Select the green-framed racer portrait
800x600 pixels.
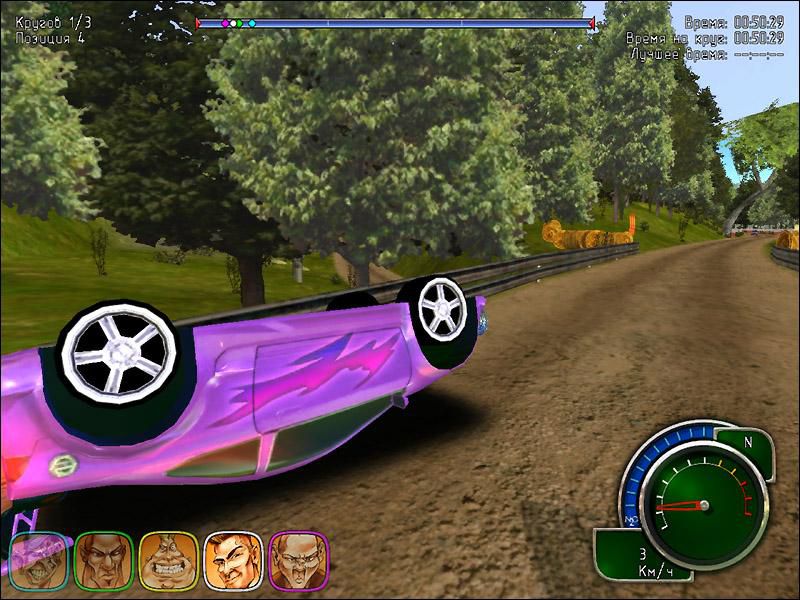coord(104,560)
